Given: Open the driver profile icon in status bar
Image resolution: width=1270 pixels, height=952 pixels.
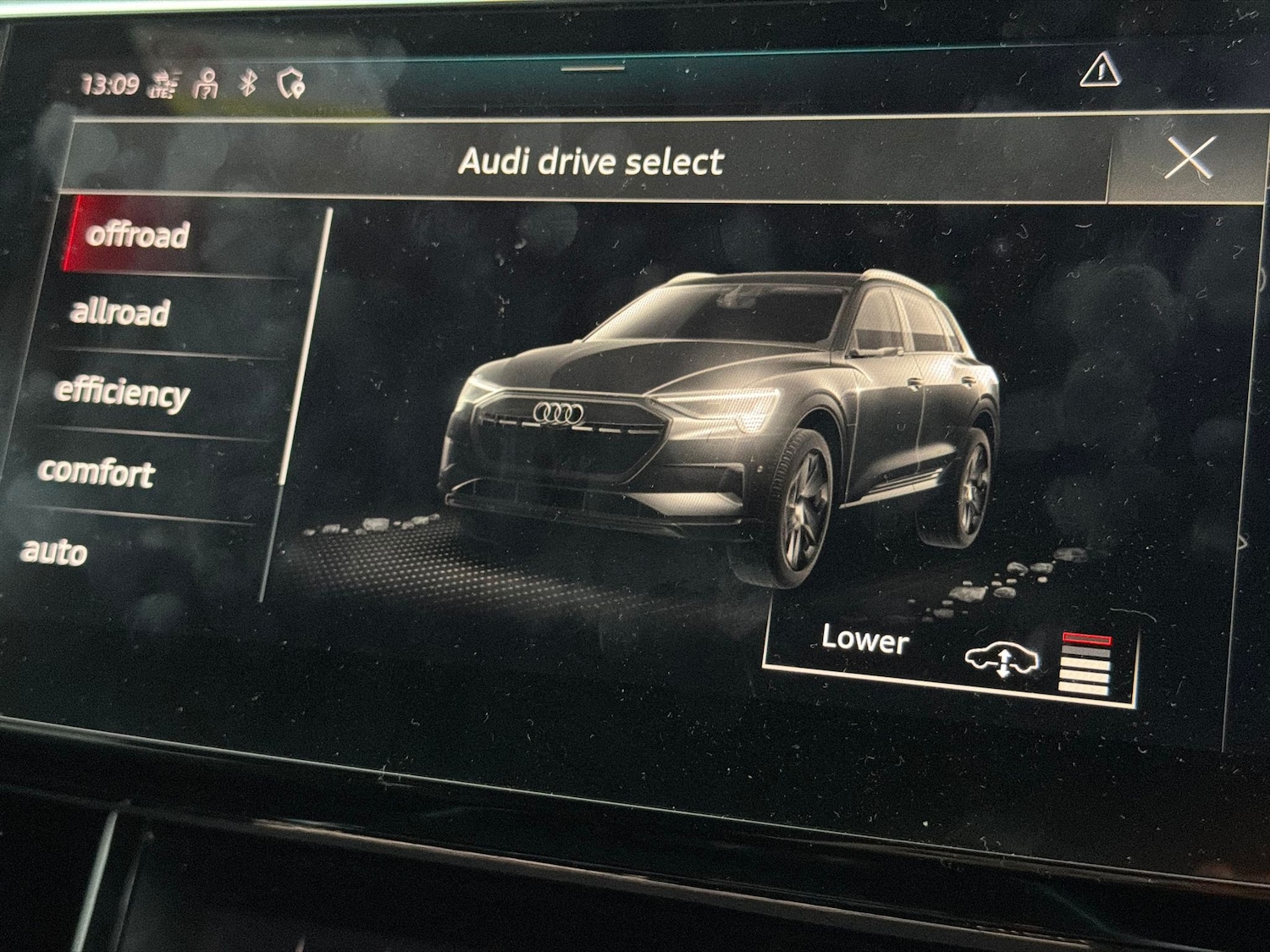Looking at the screenshot, I should click(x=206, y=84).
